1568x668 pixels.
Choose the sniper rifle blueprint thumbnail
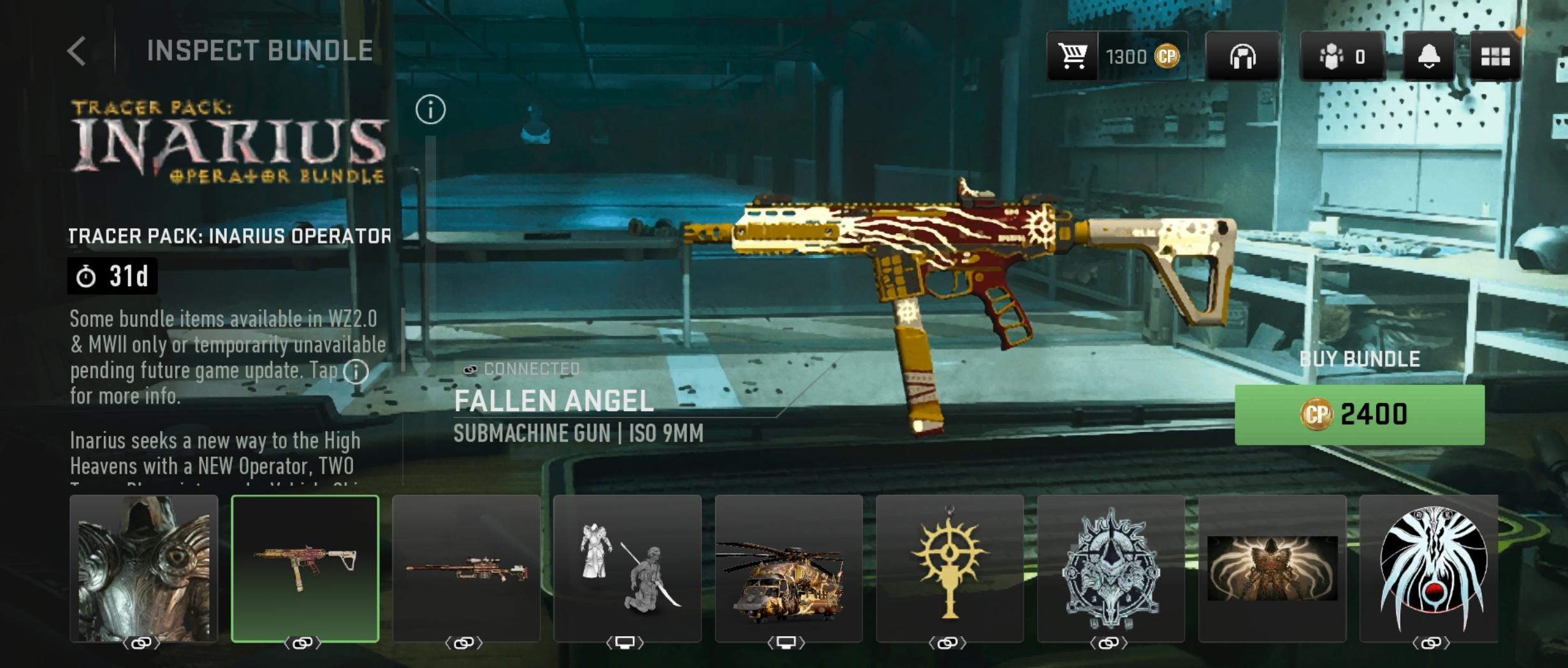pyautogui.click(x=466, y=569)
